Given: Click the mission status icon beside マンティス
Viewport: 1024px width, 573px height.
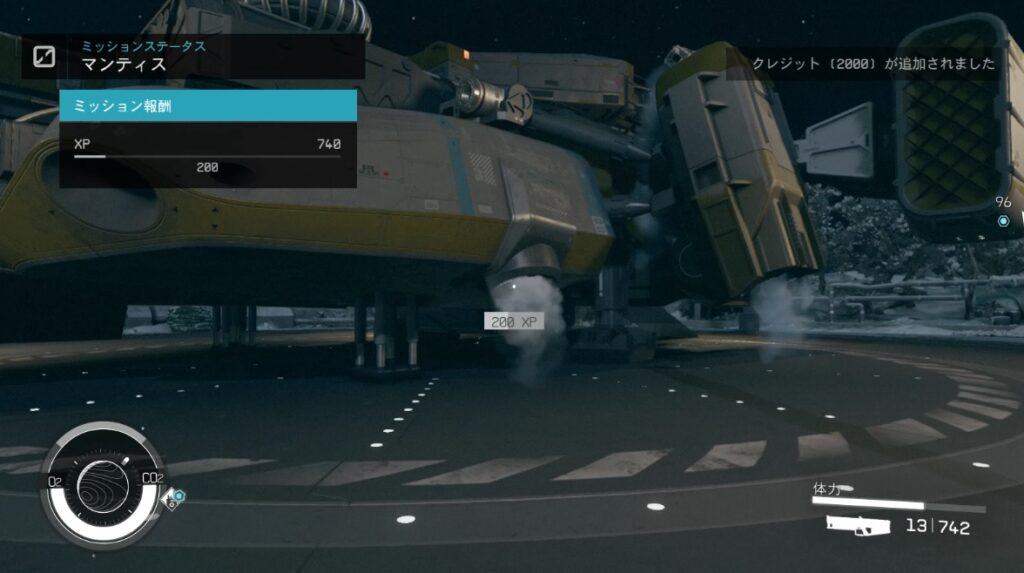Looking at the screenshot, I should (44, 57).
